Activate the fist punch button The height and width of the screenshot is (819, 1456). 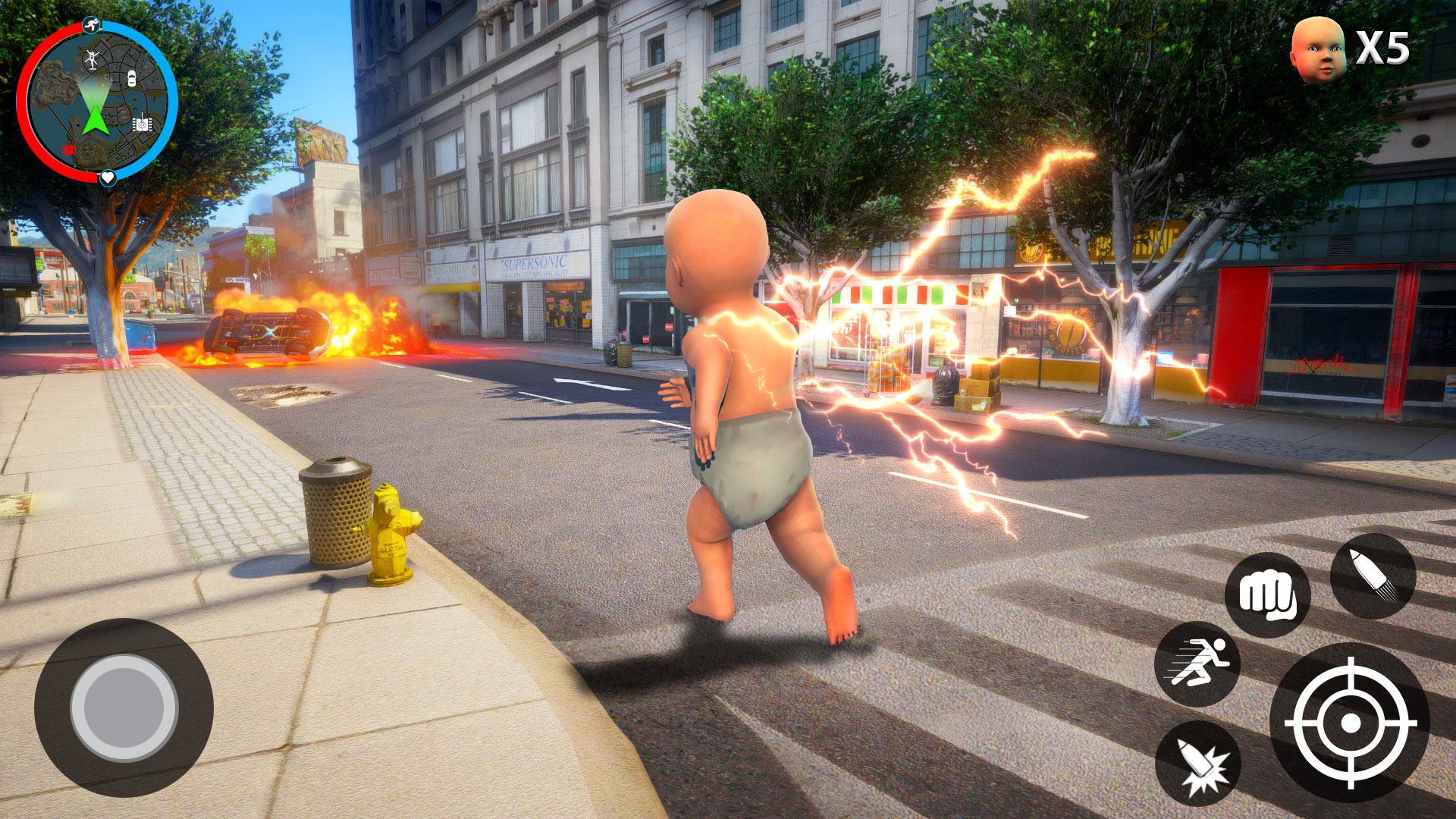pyautogui.click(x=1266, y=595)
